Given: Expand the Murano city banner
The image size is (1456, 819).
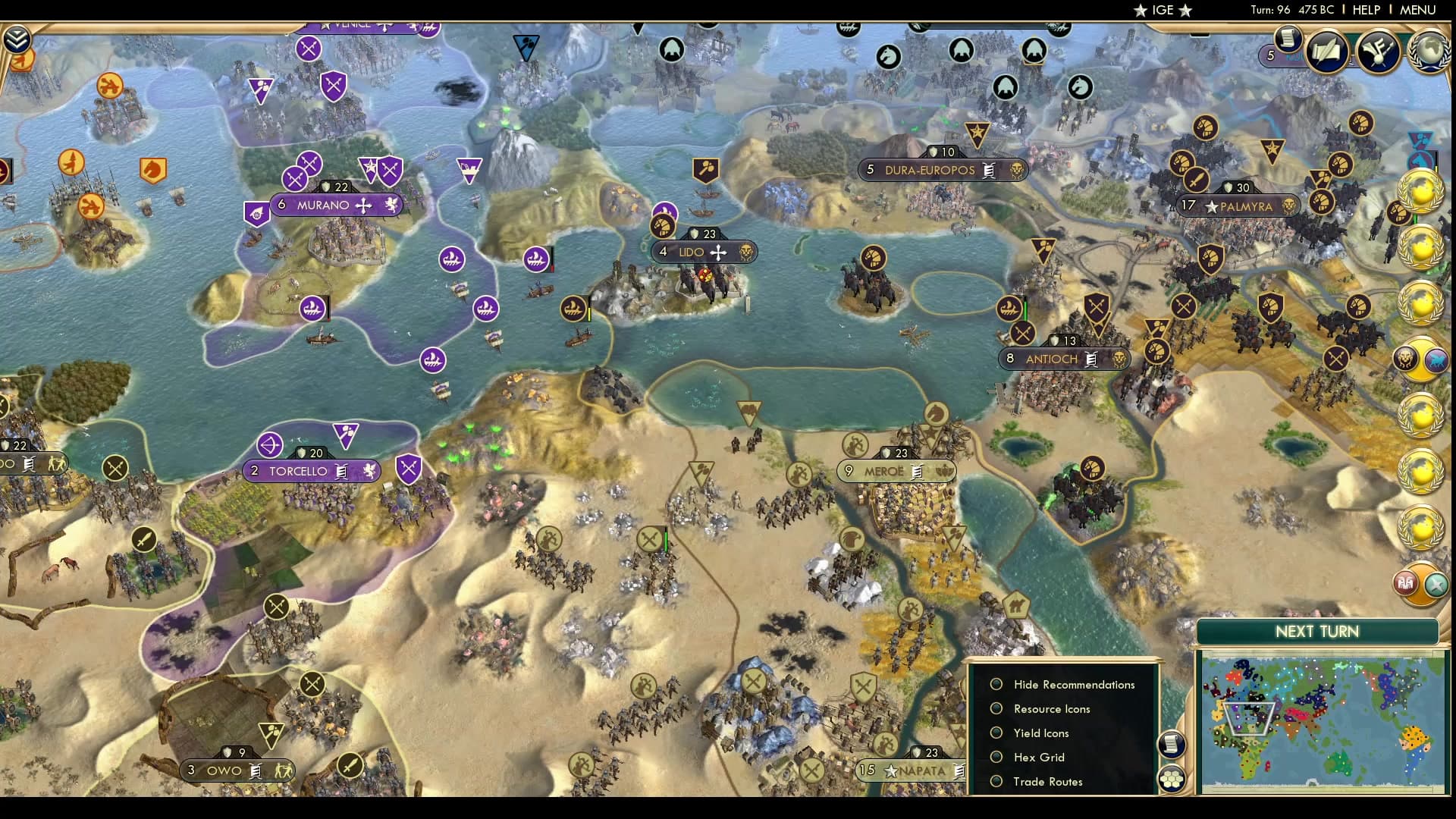Looking at the screenshot, I should coord(338,204).
